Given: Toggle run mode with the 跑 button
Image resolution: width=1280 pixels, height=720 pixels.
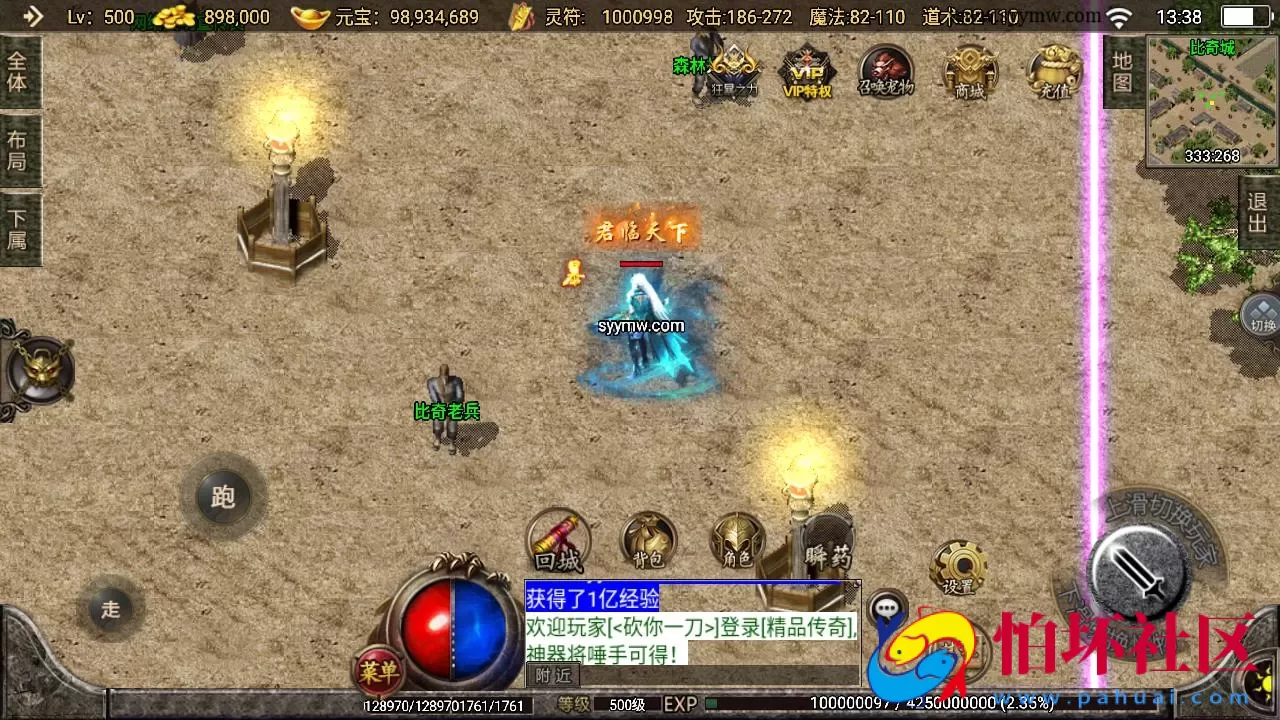Looking at the screenshot, I should tap(222, 497).
